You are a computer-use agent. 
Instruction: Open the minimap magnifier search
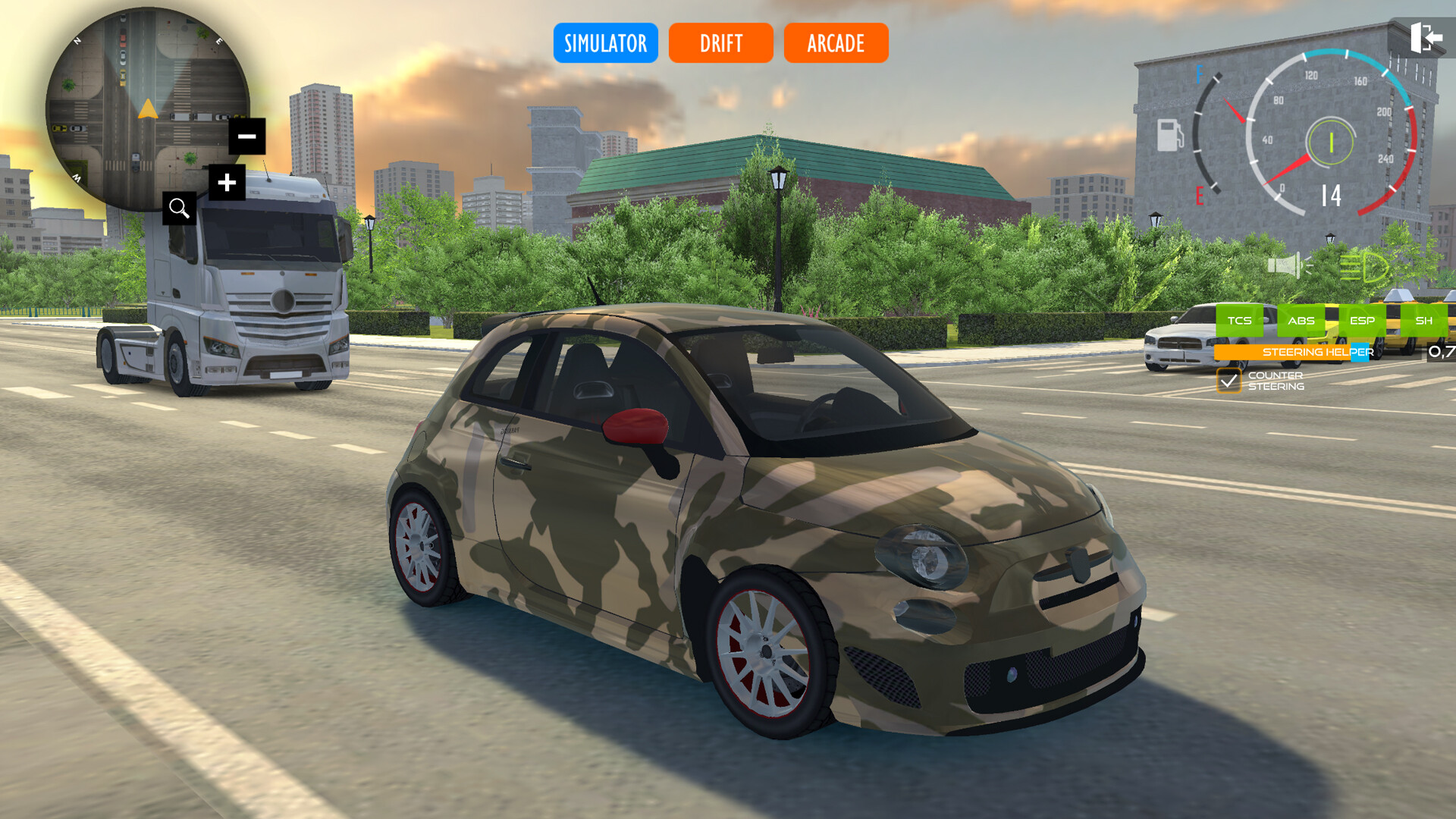(x=180, y=209)
